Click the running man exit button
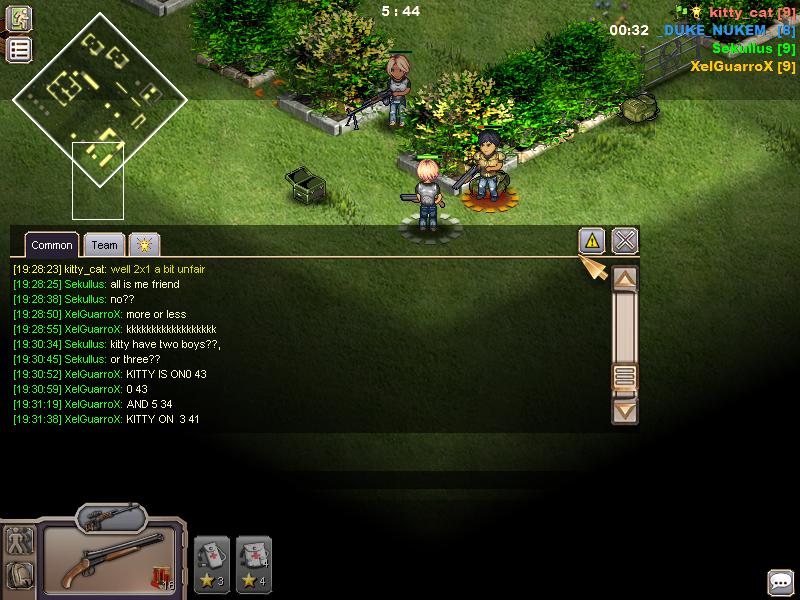 point(19,20)
